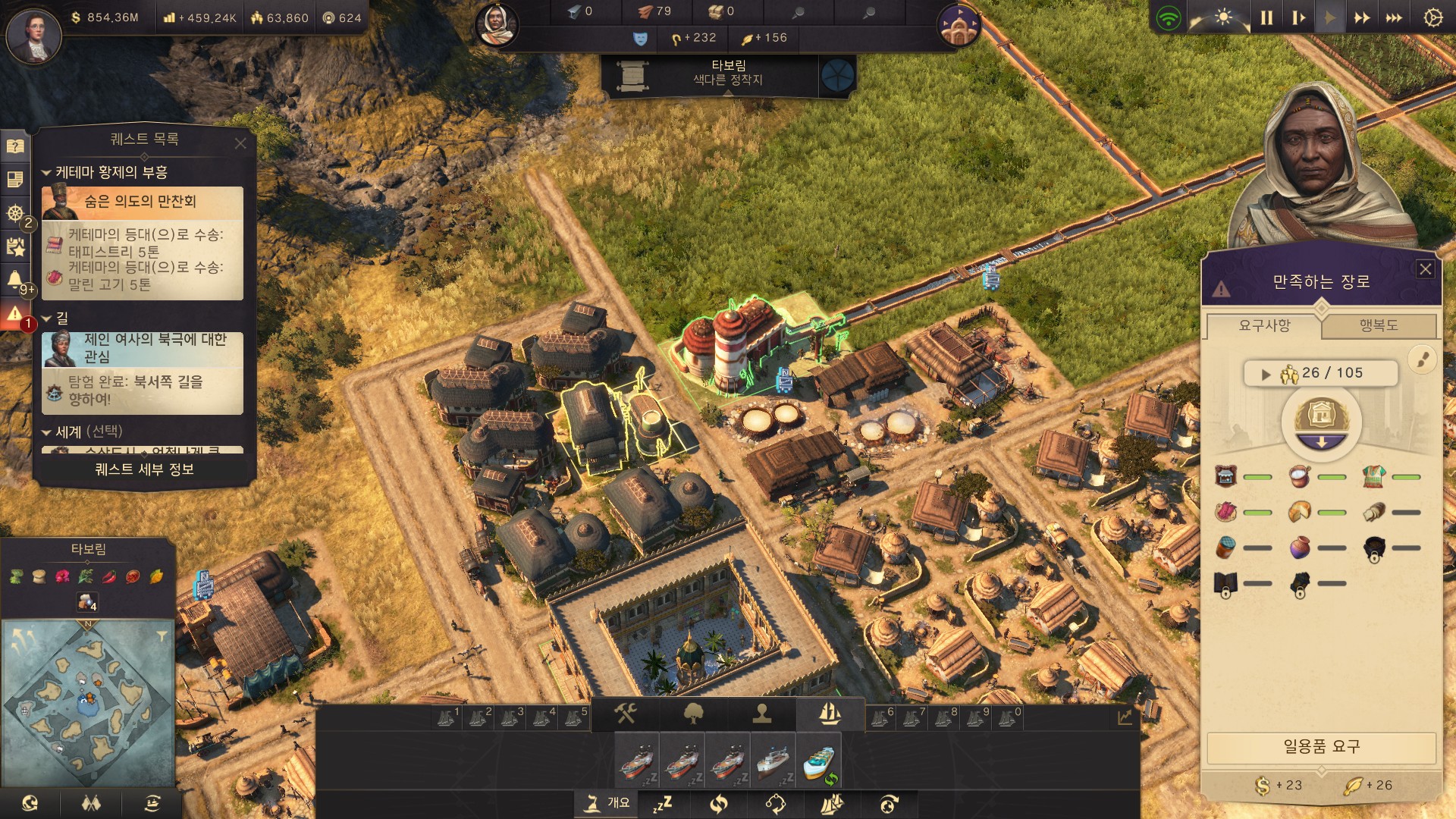Click the player portrait avatar

tap(33, 35)
